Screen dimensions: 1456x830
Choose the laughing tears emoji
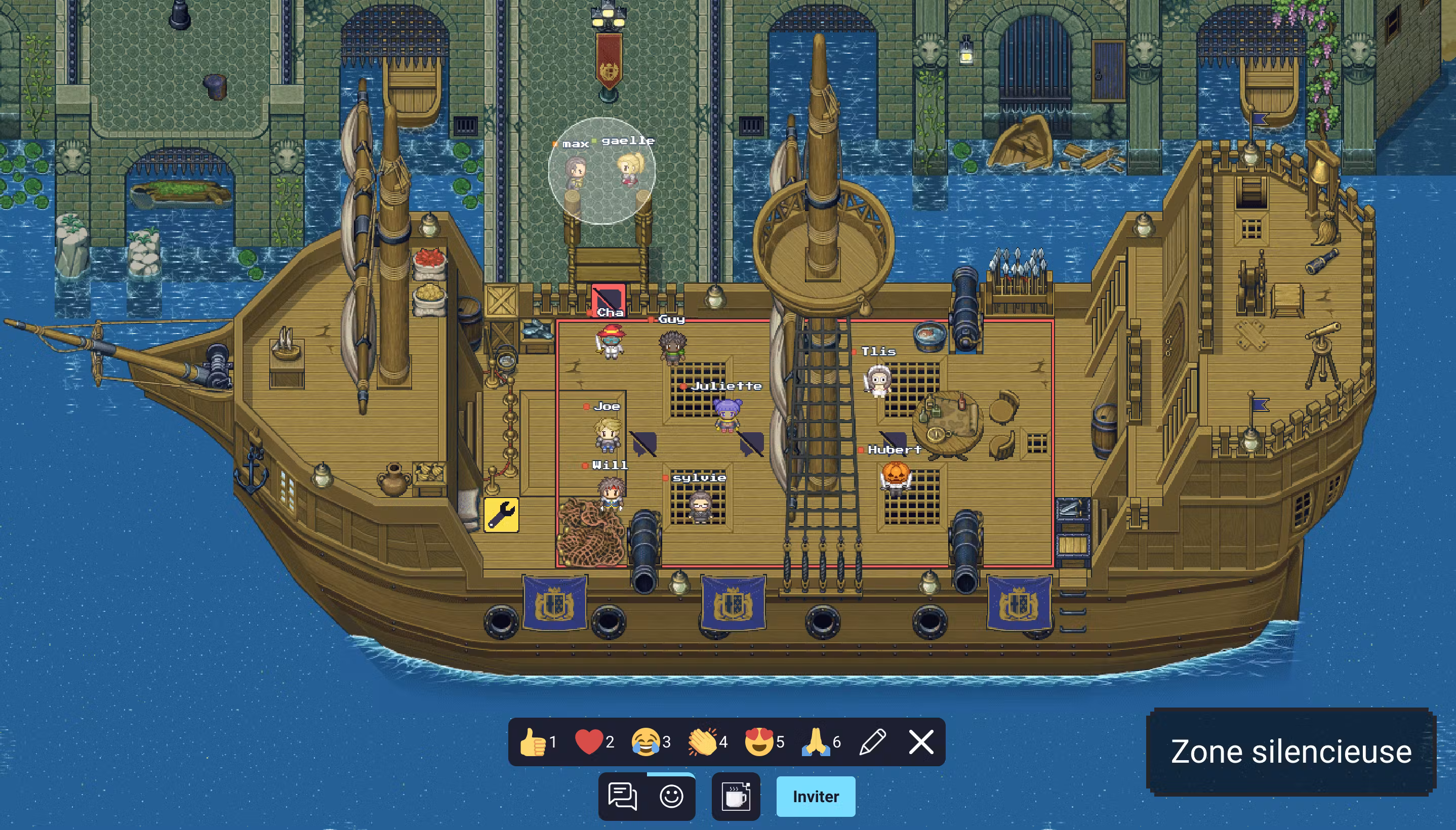[x=646, y=742]
